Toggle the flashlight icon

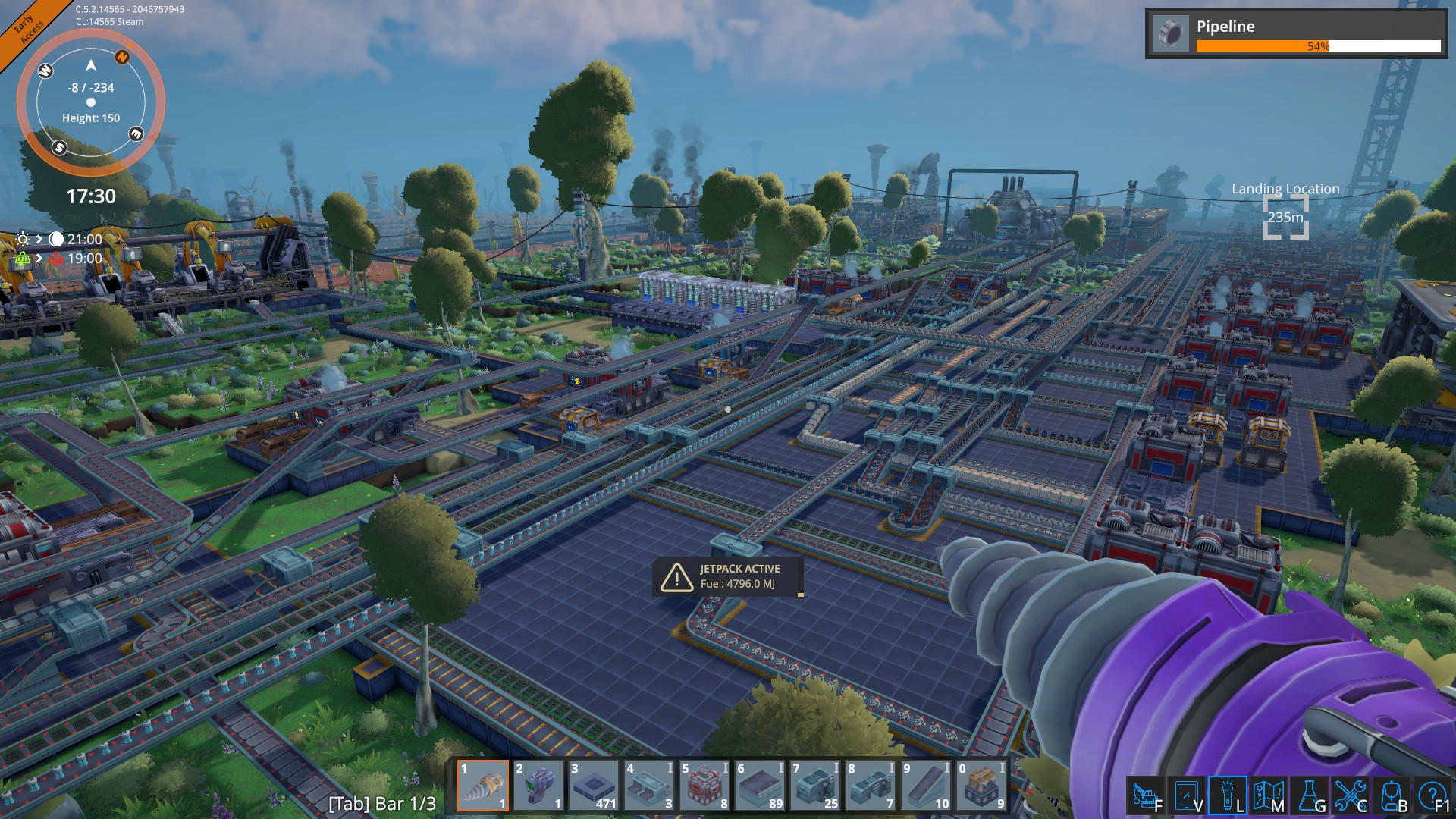[x=1227, y=796]
